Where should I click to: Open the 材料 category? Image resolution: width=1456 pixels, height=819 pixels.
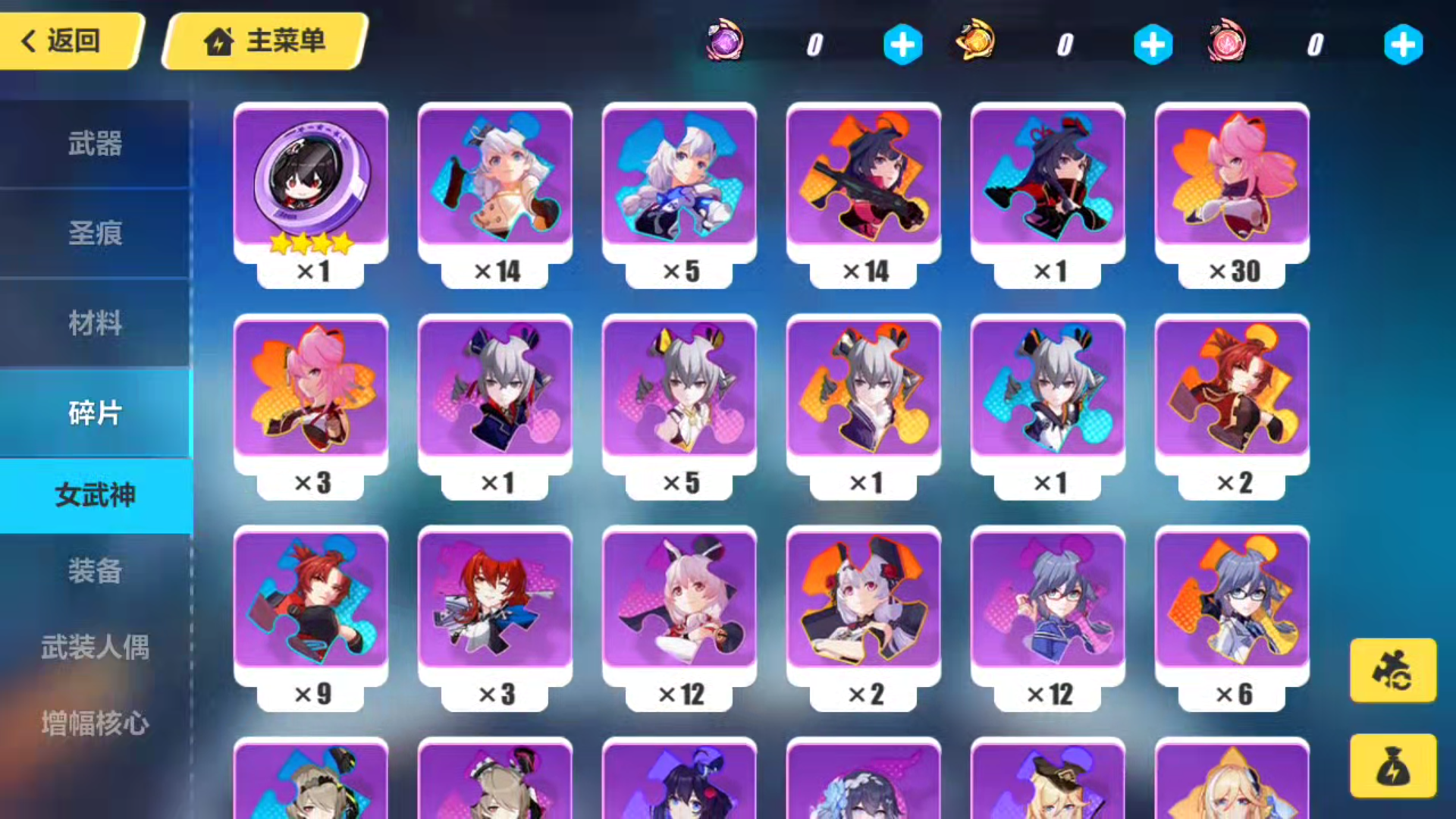(x=95, y=324)
